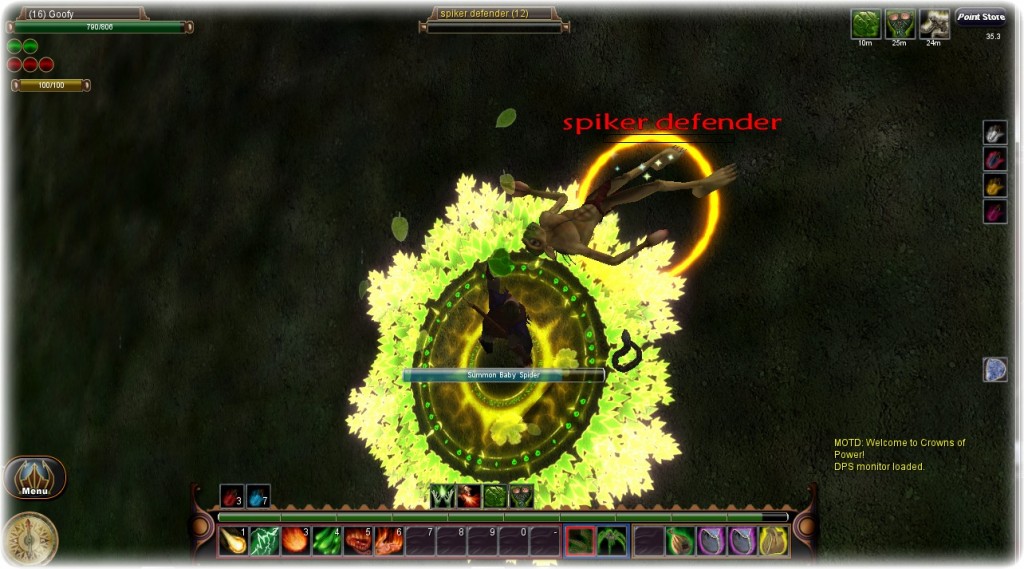Select the yellow gem icon on right sidebar
The height and width of the screenshot is (569, 1024).
point(995,185)
